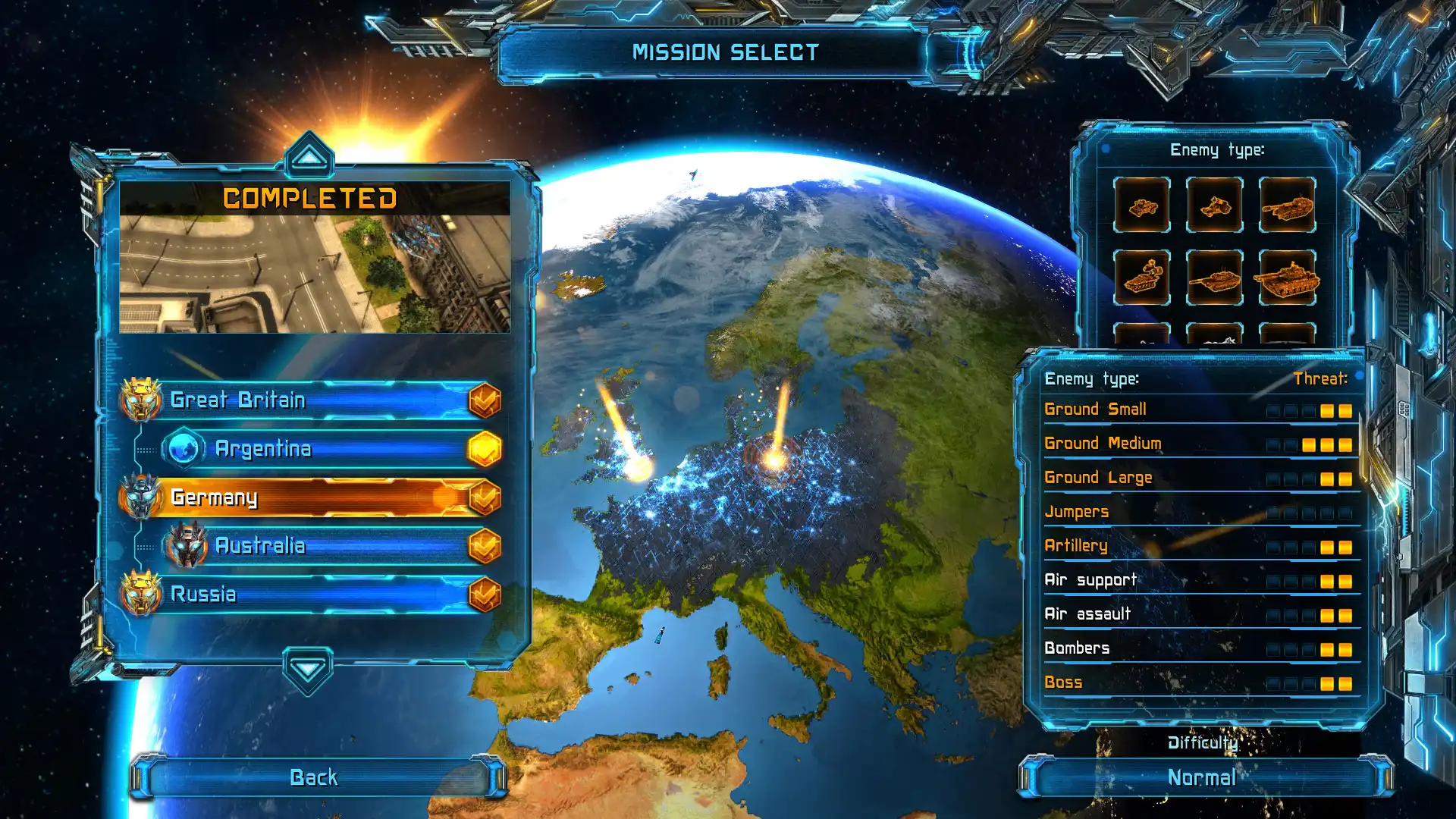Select the large heavy tank icon
The width and height of the screenshot is (1456, 819).
[x=1289, y=279]
